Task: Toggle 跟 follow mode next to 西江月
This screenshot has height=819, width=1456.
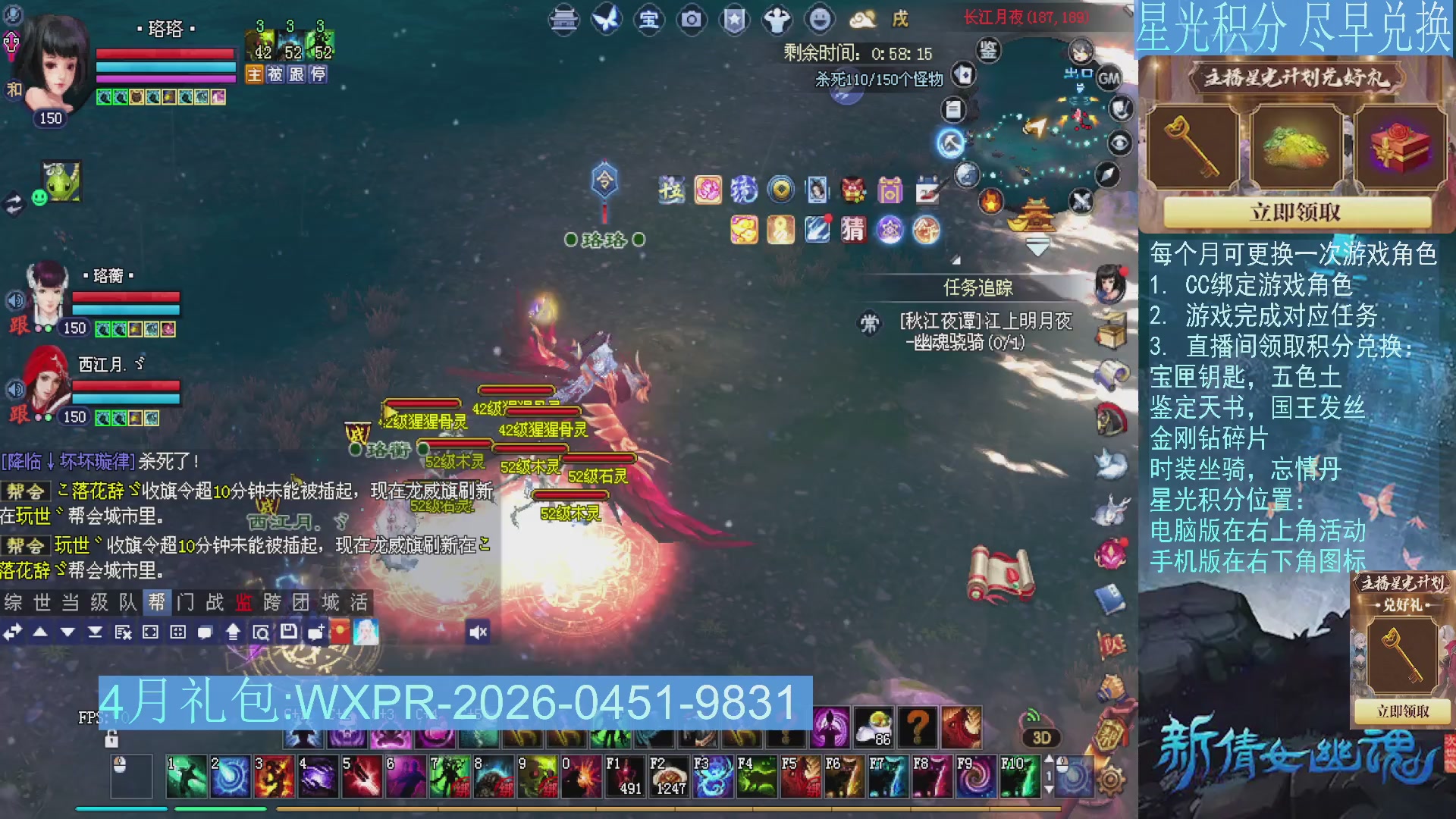Action: (x=18, y=412)
